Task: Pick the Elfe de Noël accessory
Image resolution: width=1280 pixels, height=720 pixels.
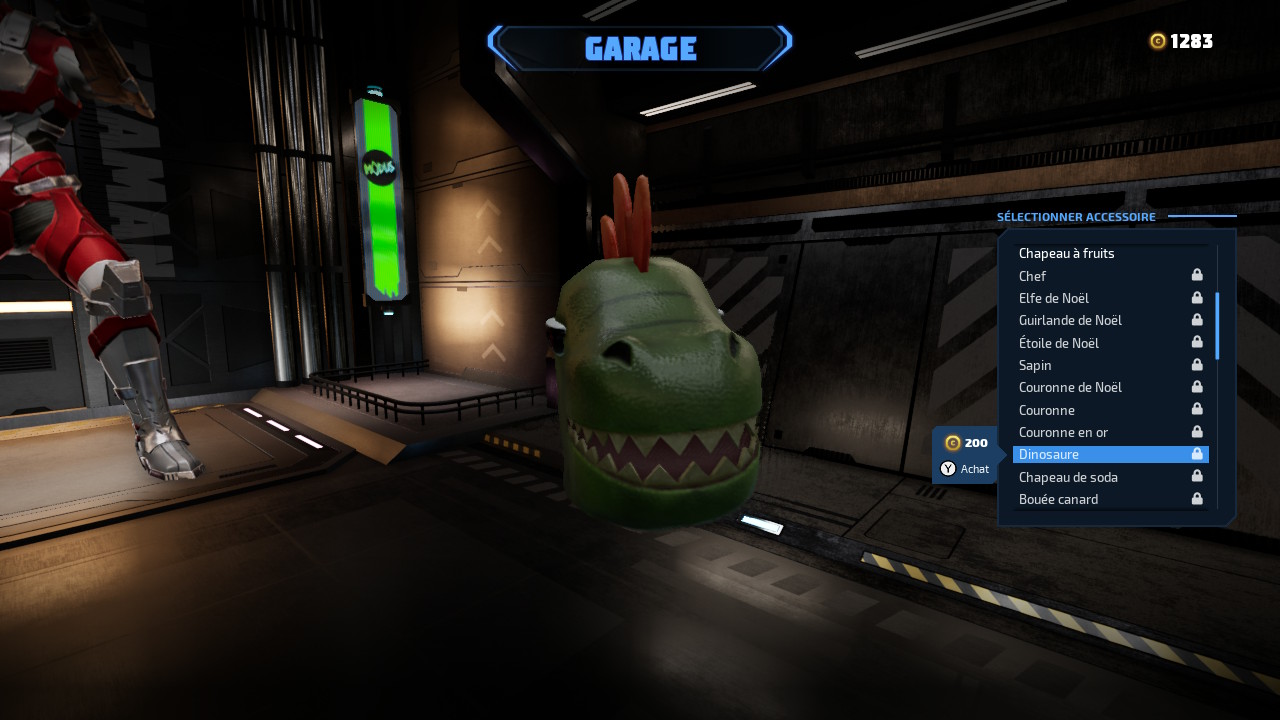Action: click(1054, 298)
